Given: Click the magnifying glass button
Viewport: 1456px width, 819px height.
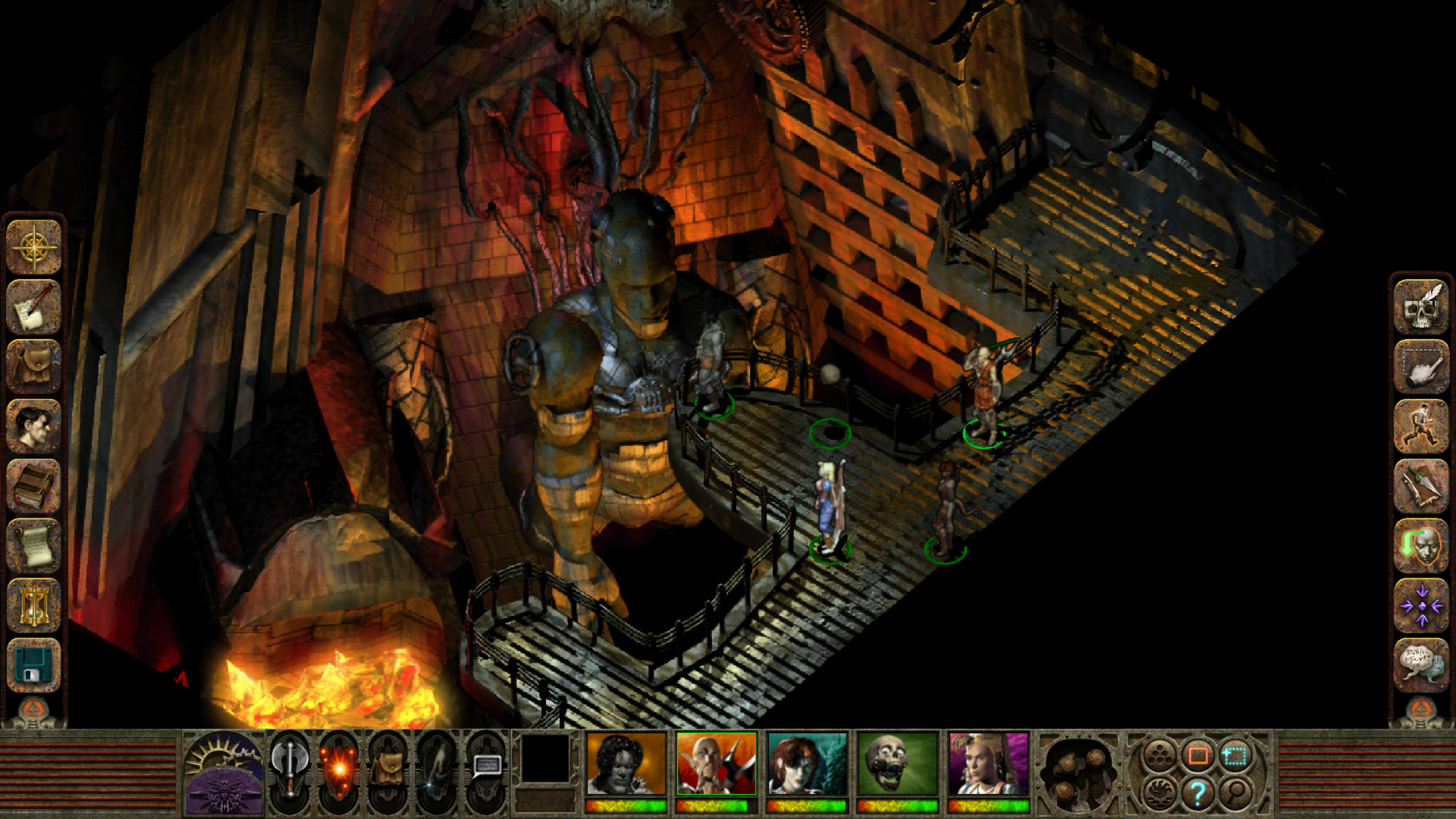Looking at the screenshot, I should [x=1236, y=792].
